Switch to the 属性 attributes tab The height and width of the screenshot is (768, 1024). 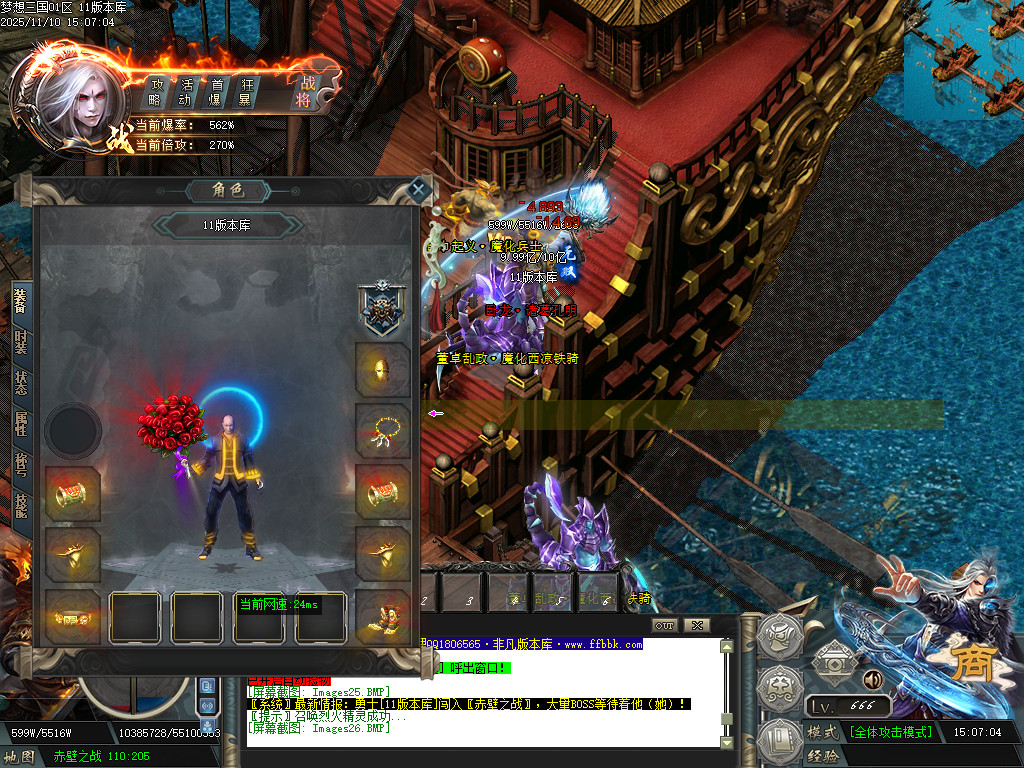(20, 425)
